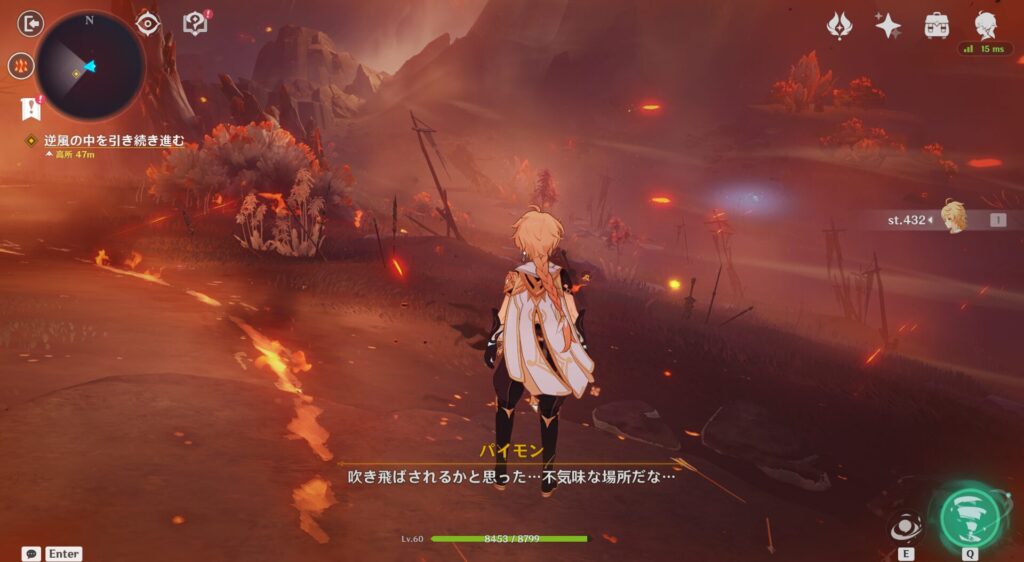Open the four-point star events icon
The width and height of the screenshot is (1024, 562).
pos(888,26)
